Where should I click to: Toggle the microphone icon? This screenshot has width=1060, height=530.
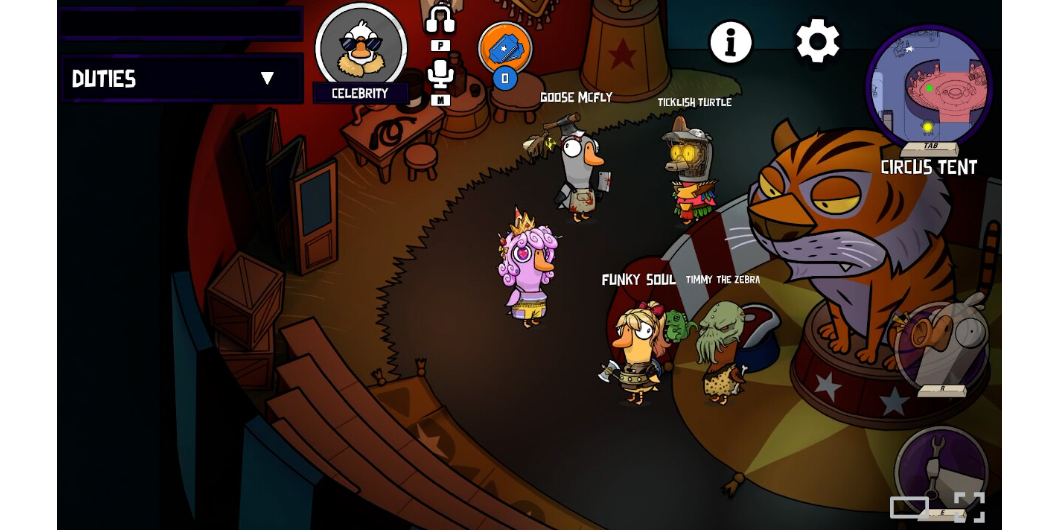click(440, 73)
